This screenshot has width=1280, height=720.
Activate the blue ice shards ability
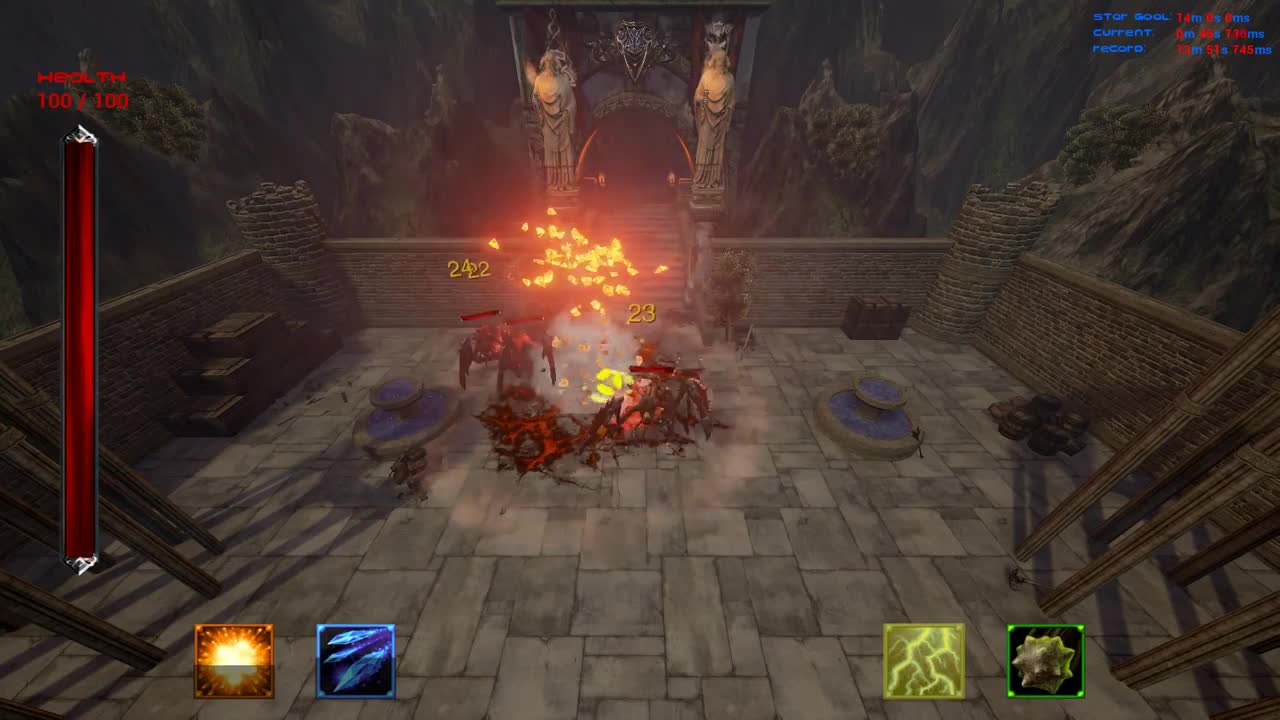[356, 662]
